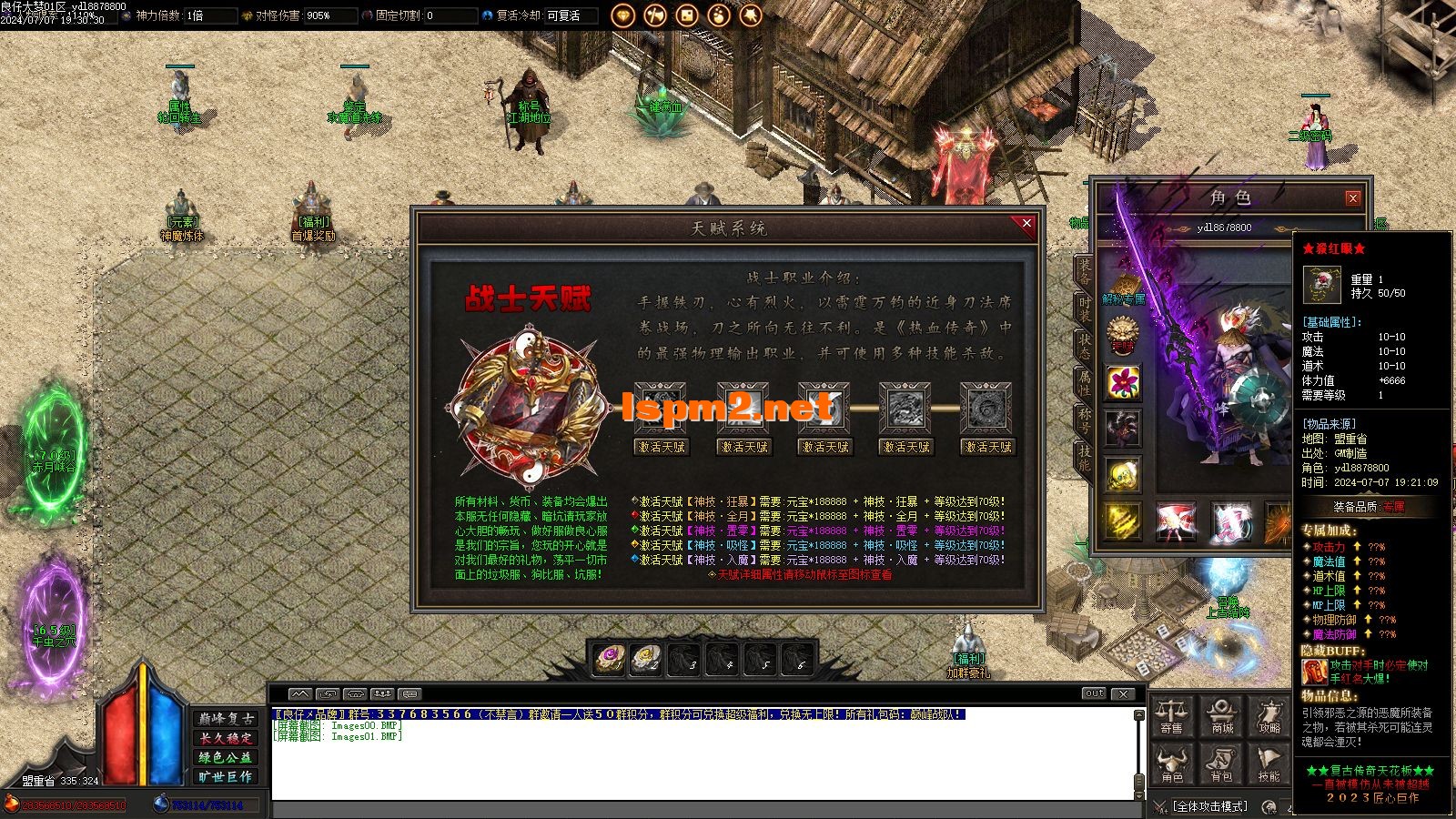
Task: Close the 天赋系统 talent window
Action: click(x=1026, y=224)
